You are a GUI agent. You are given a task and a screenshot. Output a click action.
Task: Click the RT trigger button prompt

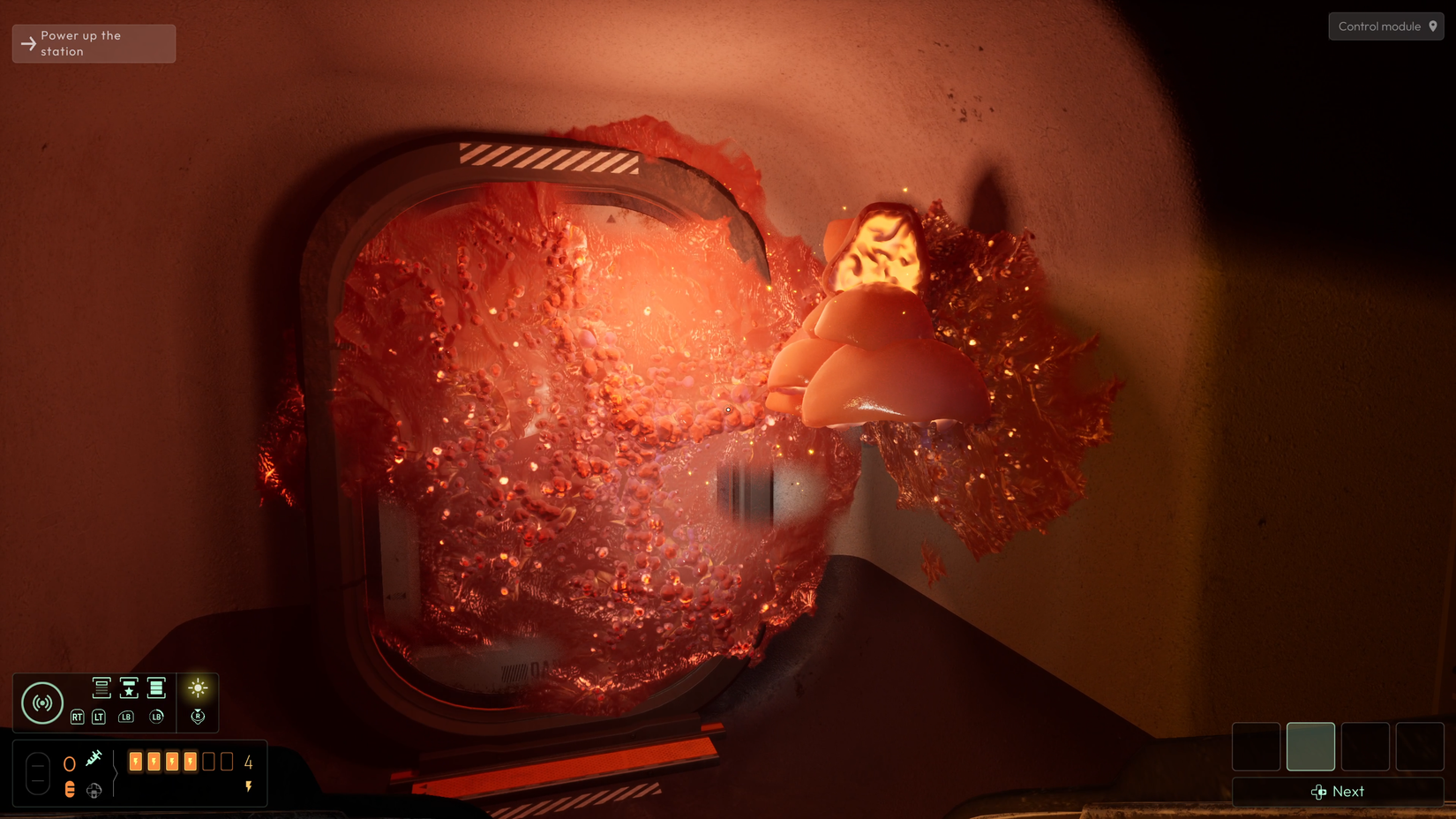click(78, 718)
